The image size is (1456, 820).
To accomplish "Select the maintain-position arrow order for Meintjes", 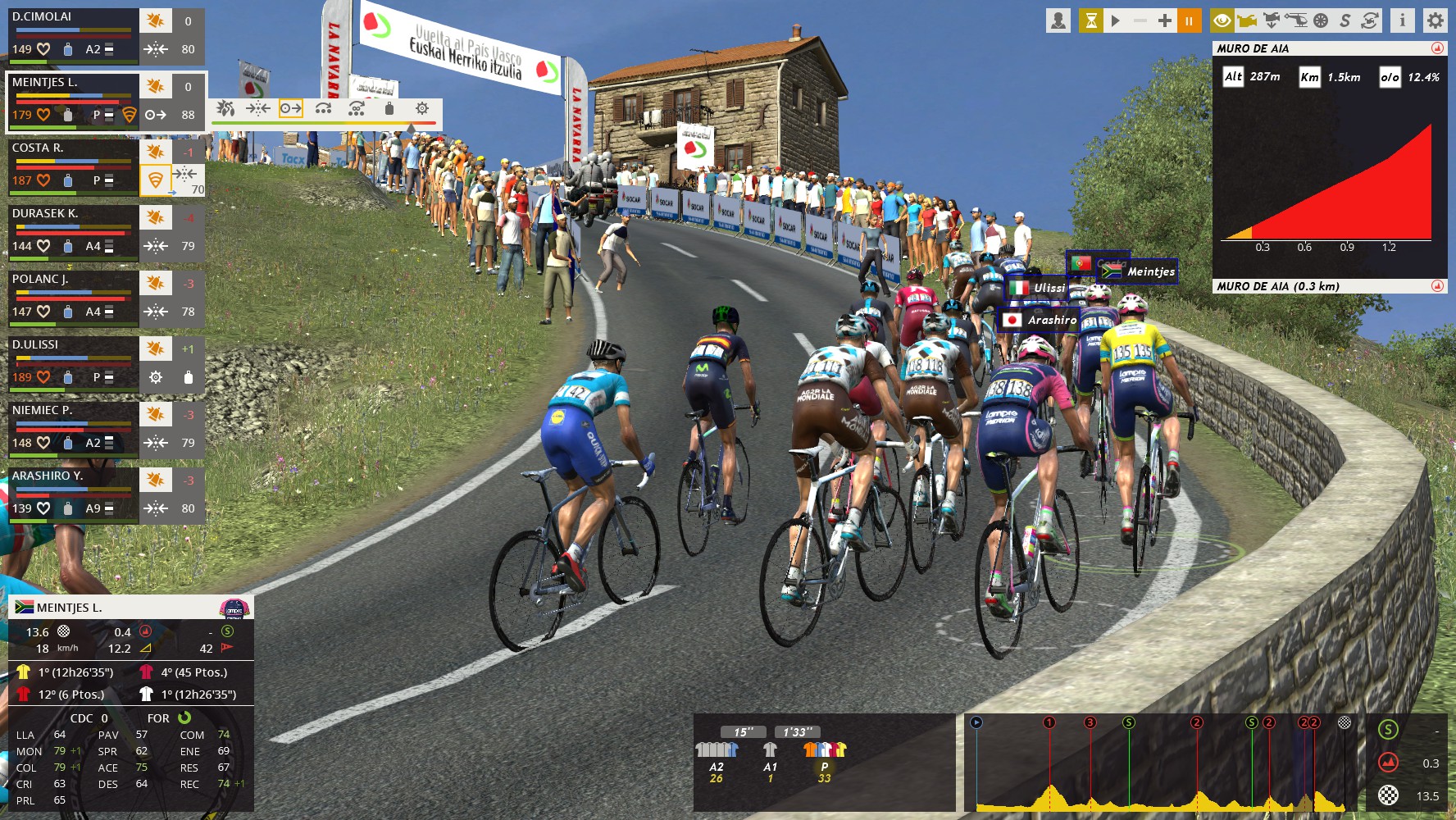I will 291,109.
